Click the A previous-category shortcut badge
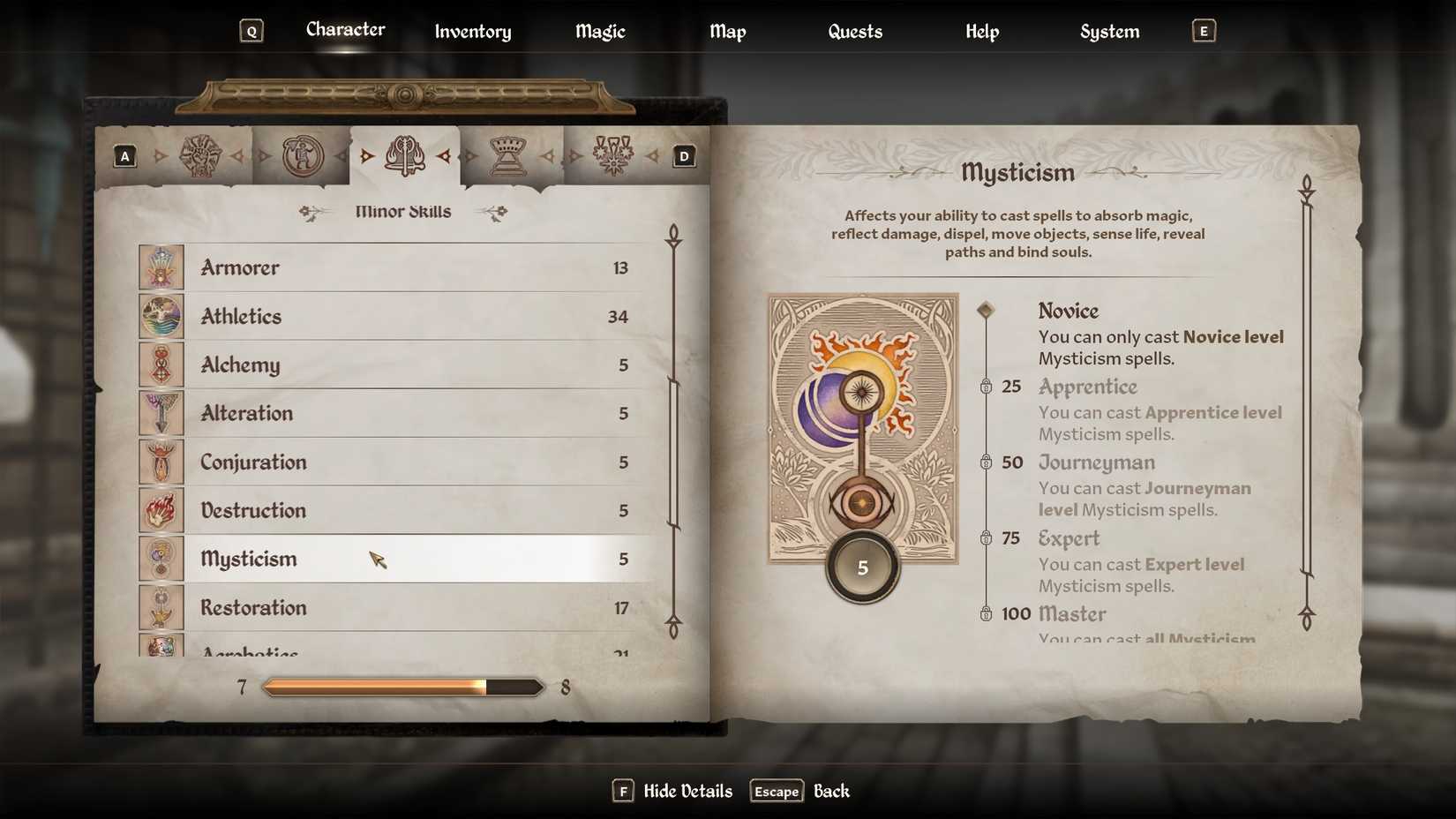The height and width of the screenshot is (819, 1456). pos(124,155)
